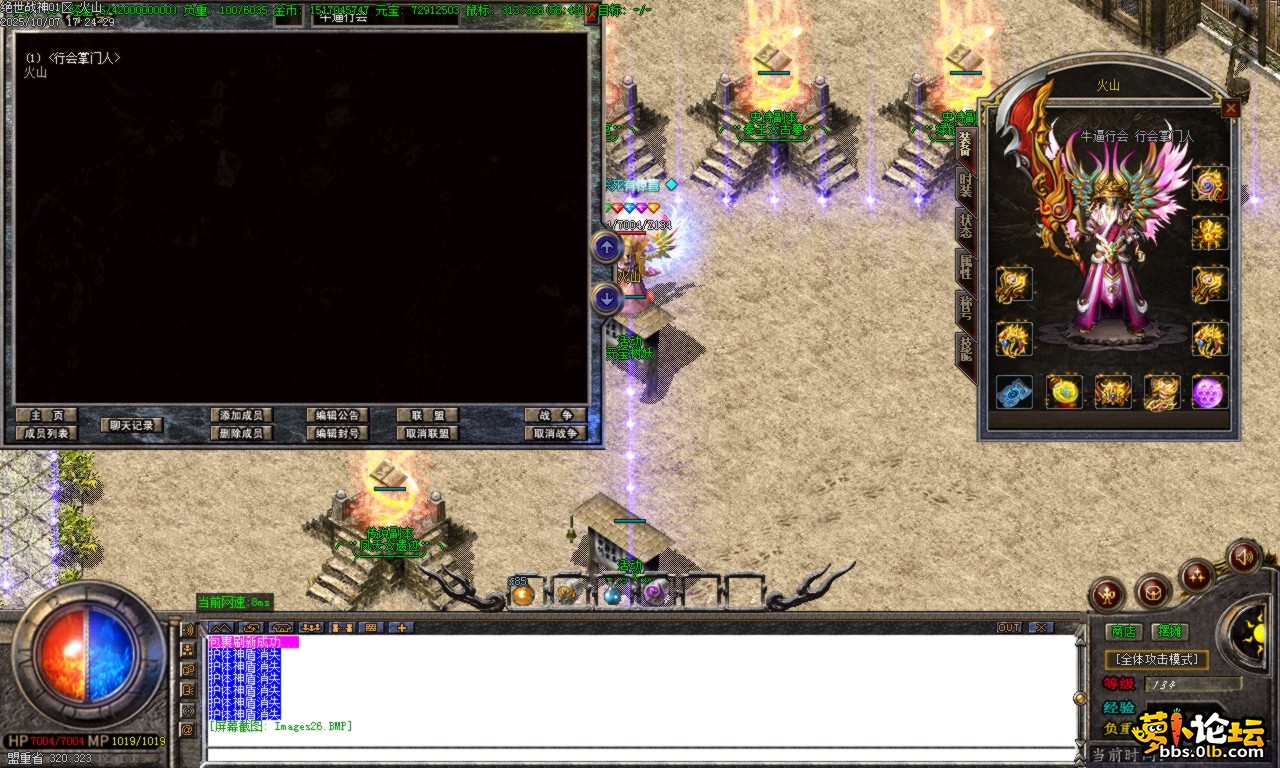Toggle sound with the speaker icon

pyautogui.click(x=1244, y=555)
